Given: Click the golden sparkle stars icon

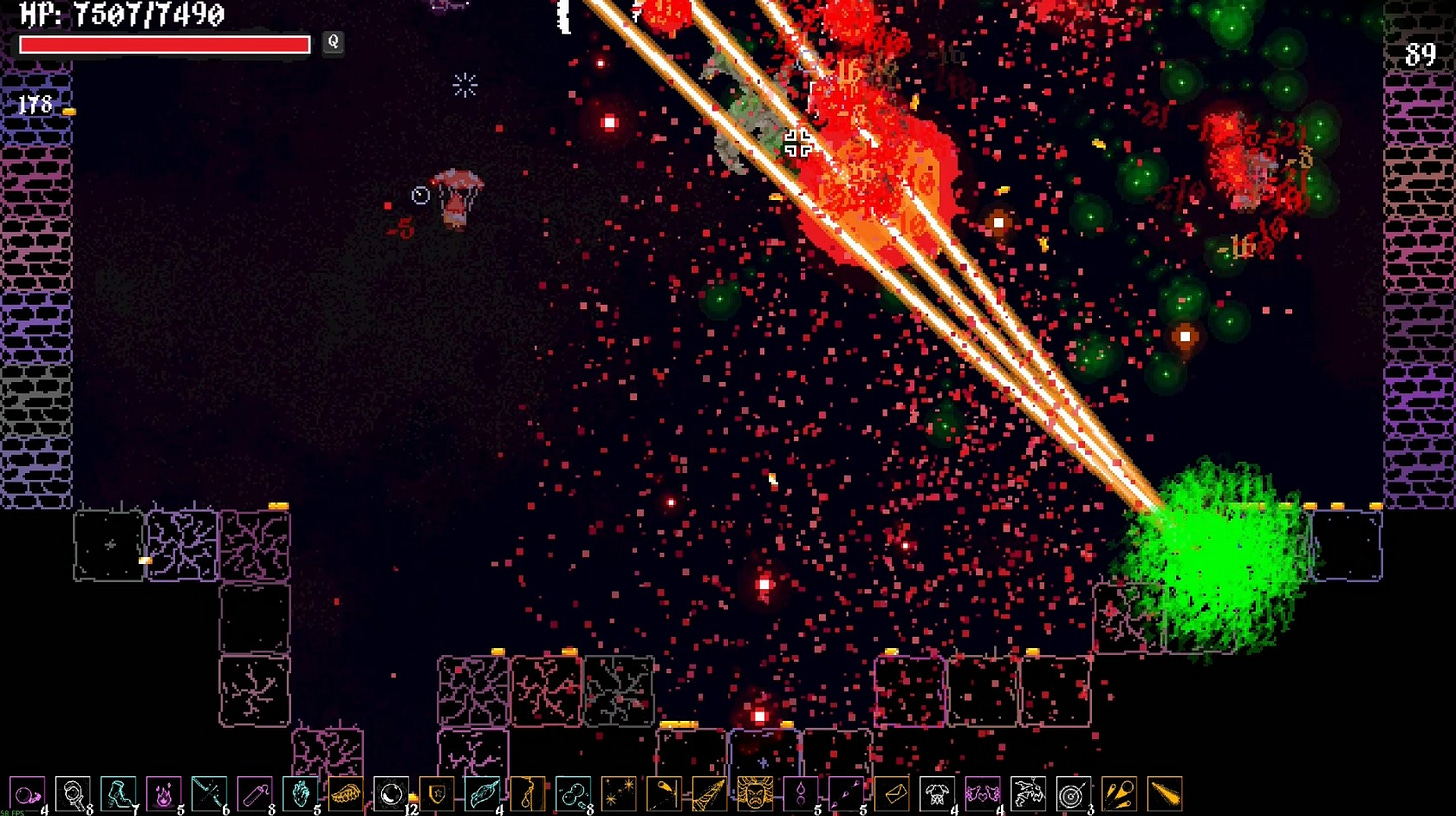Looking at the screenshot, I should point(618,794).
